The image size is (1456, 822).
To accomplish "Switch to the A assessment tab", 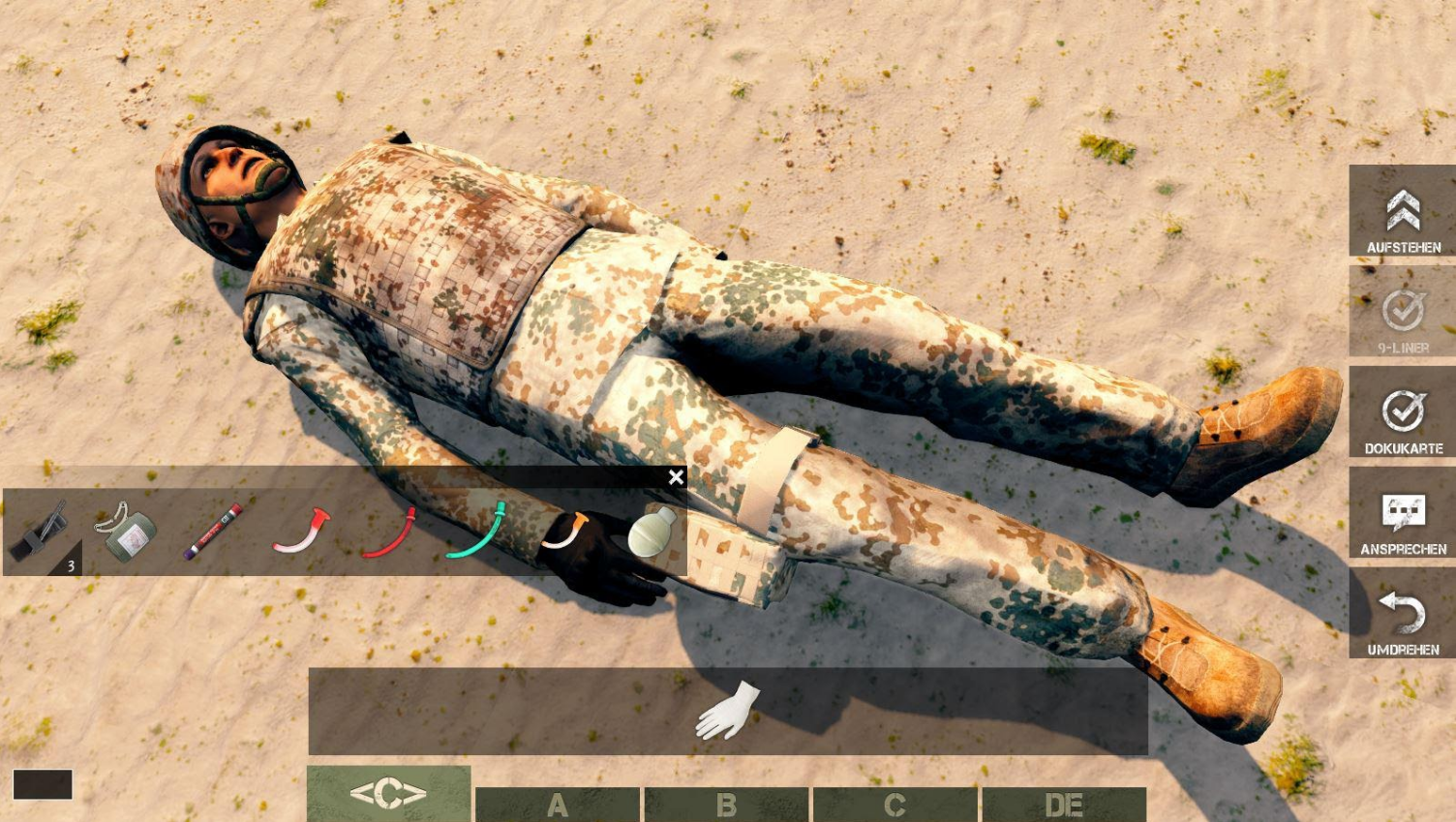I will (558, 804).
